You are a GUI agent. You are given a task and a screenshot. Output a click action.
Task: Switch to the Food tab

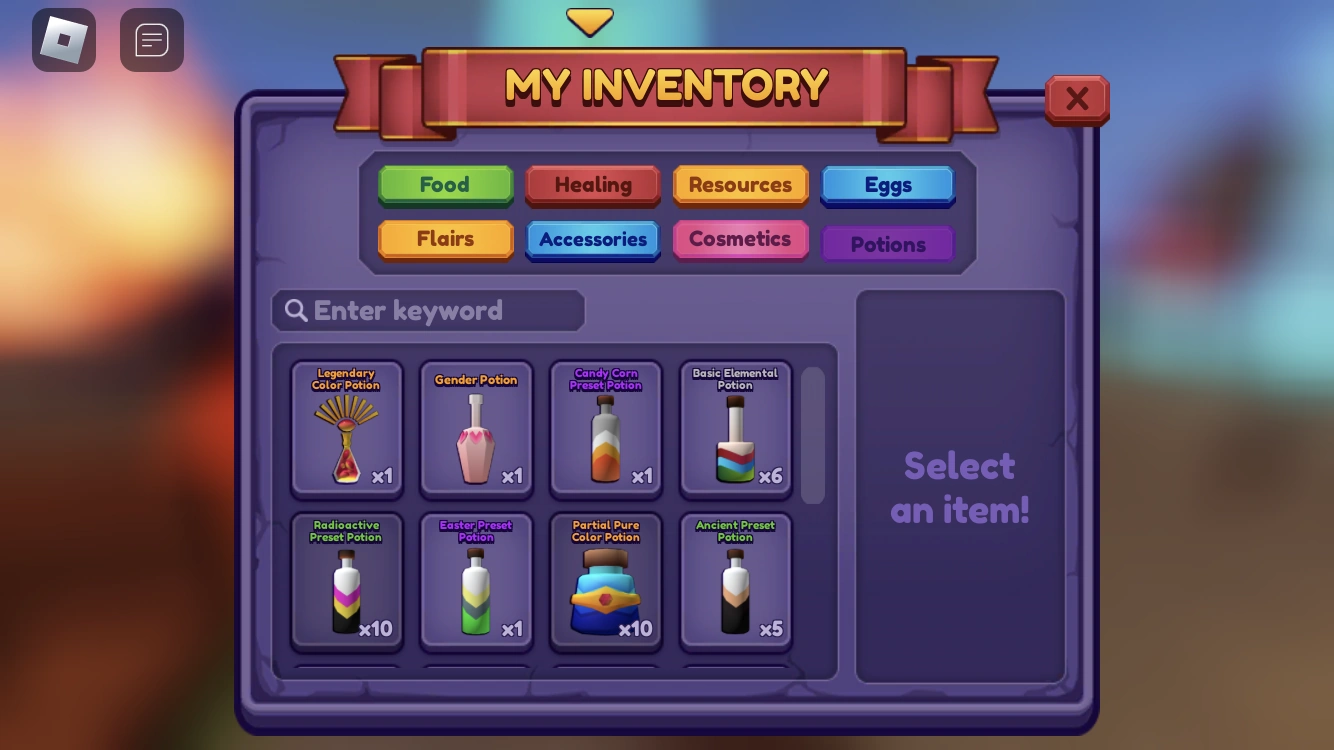click(x=445, y=184)
